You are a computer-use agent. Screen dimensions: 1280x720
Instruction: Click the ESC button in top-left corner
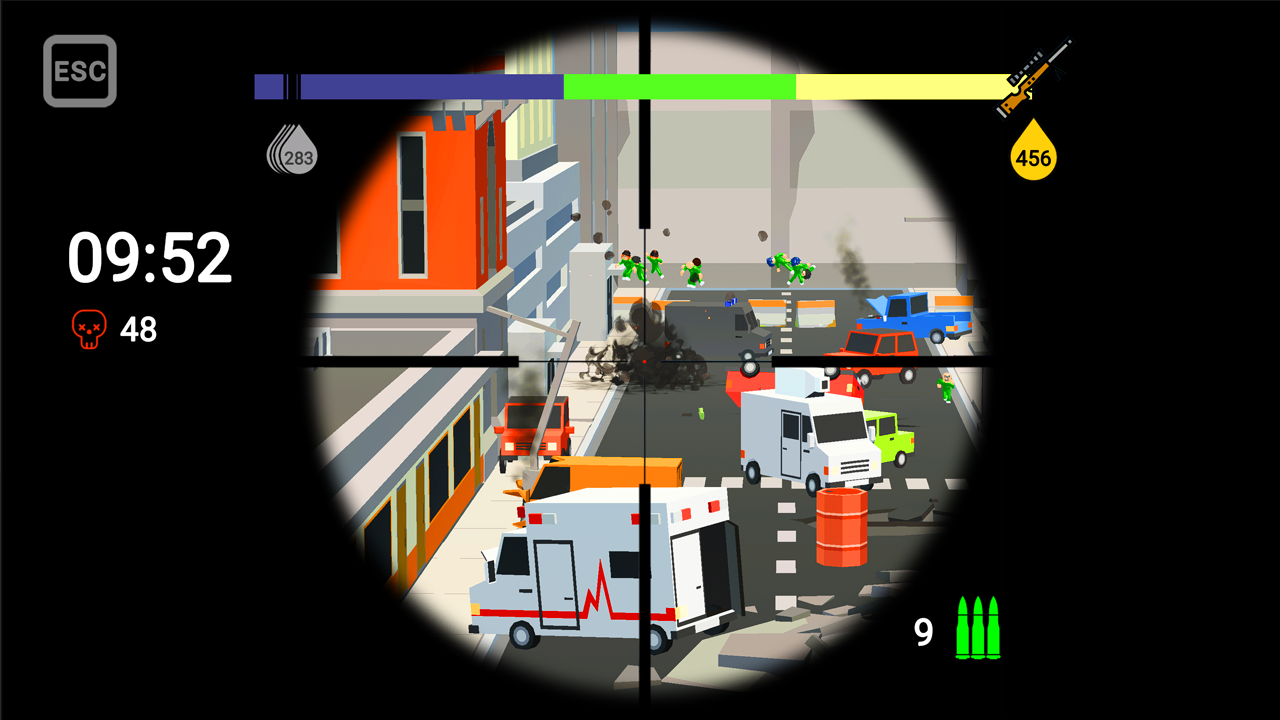(x=81, y=69)
